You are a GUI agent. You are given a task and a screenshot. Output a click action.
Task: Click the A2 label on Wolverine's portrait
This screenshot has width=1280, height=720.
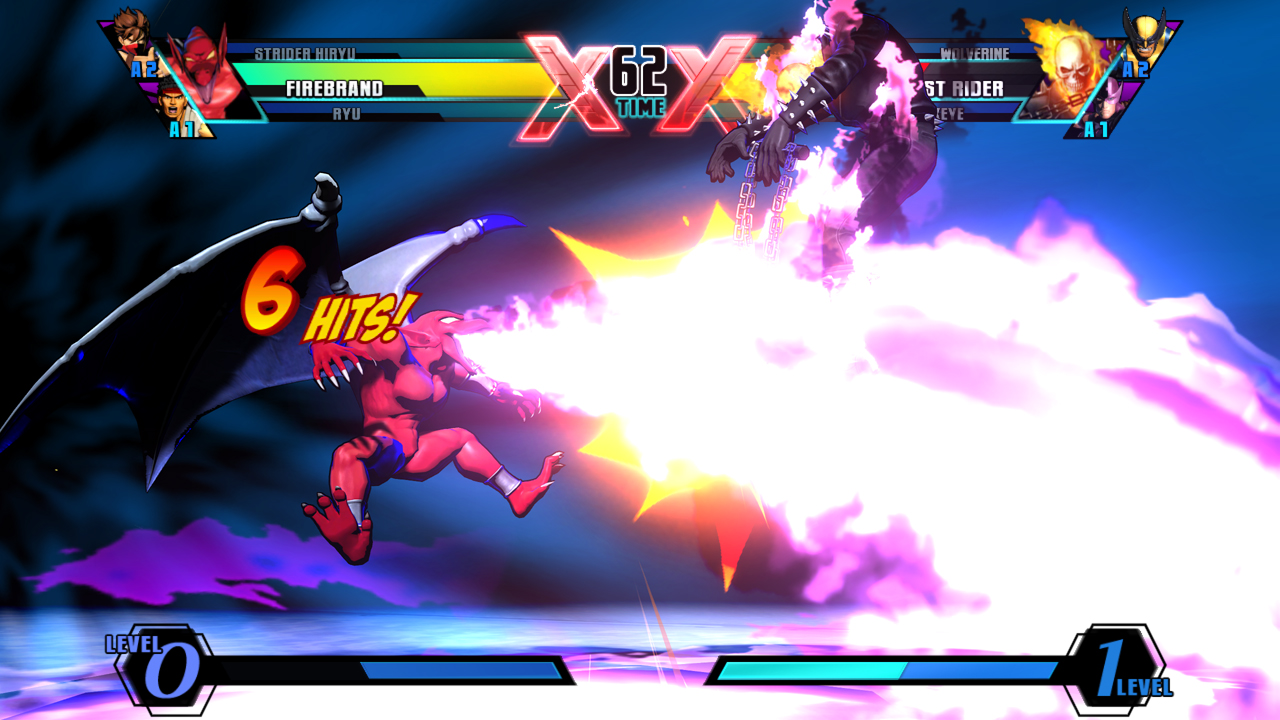point(1136,68)
